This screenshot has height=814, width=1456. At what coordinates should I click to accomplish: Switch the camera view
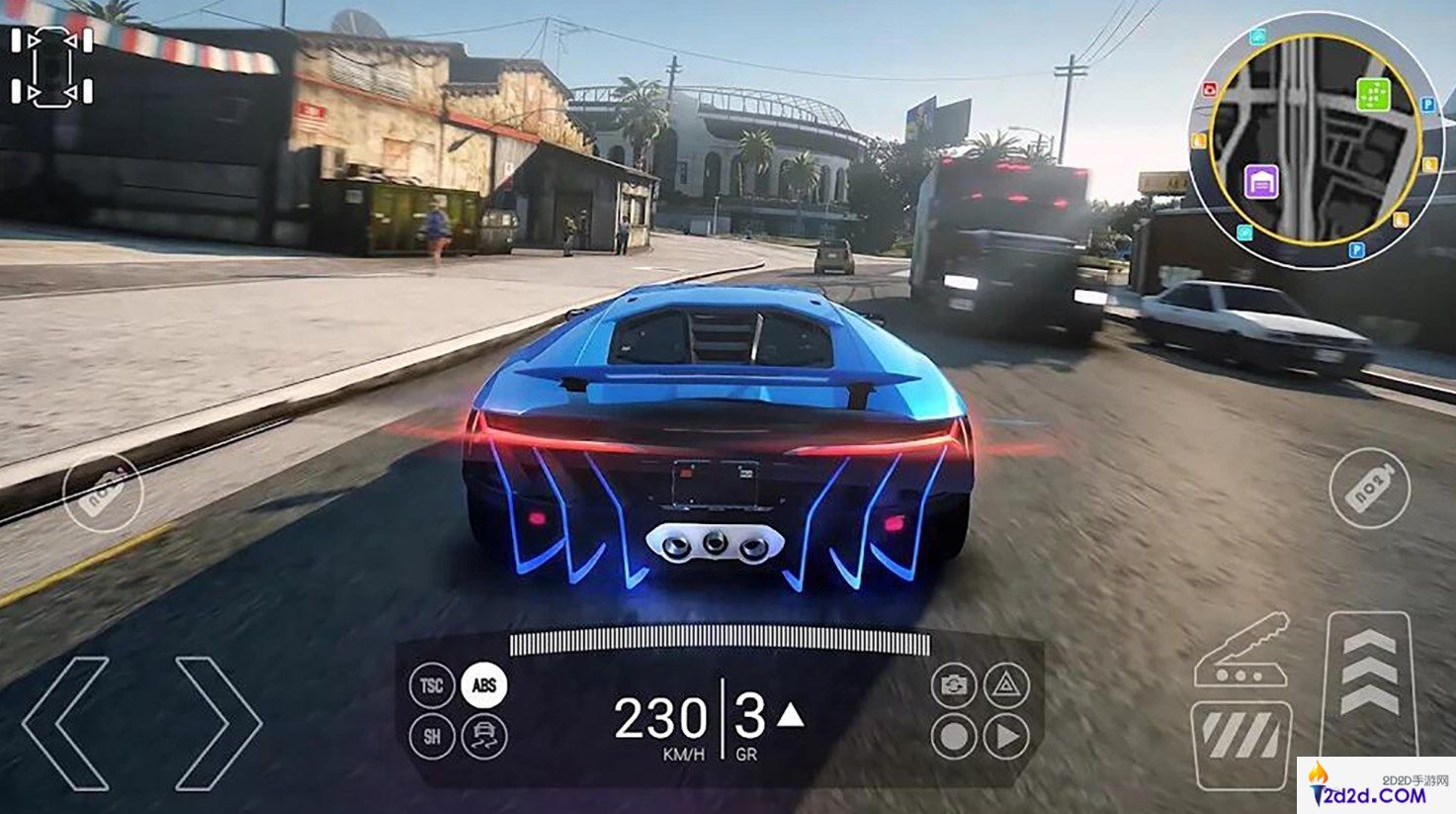point(954,684)
